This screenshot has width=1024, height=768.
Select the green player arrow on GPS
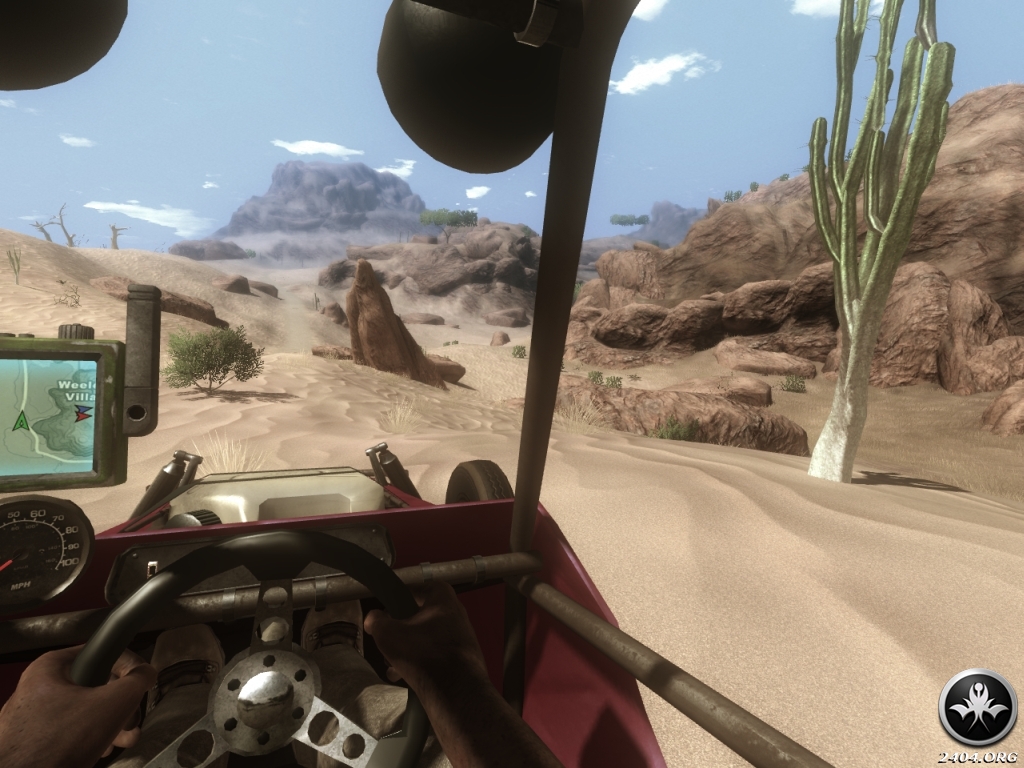[20, 421]
